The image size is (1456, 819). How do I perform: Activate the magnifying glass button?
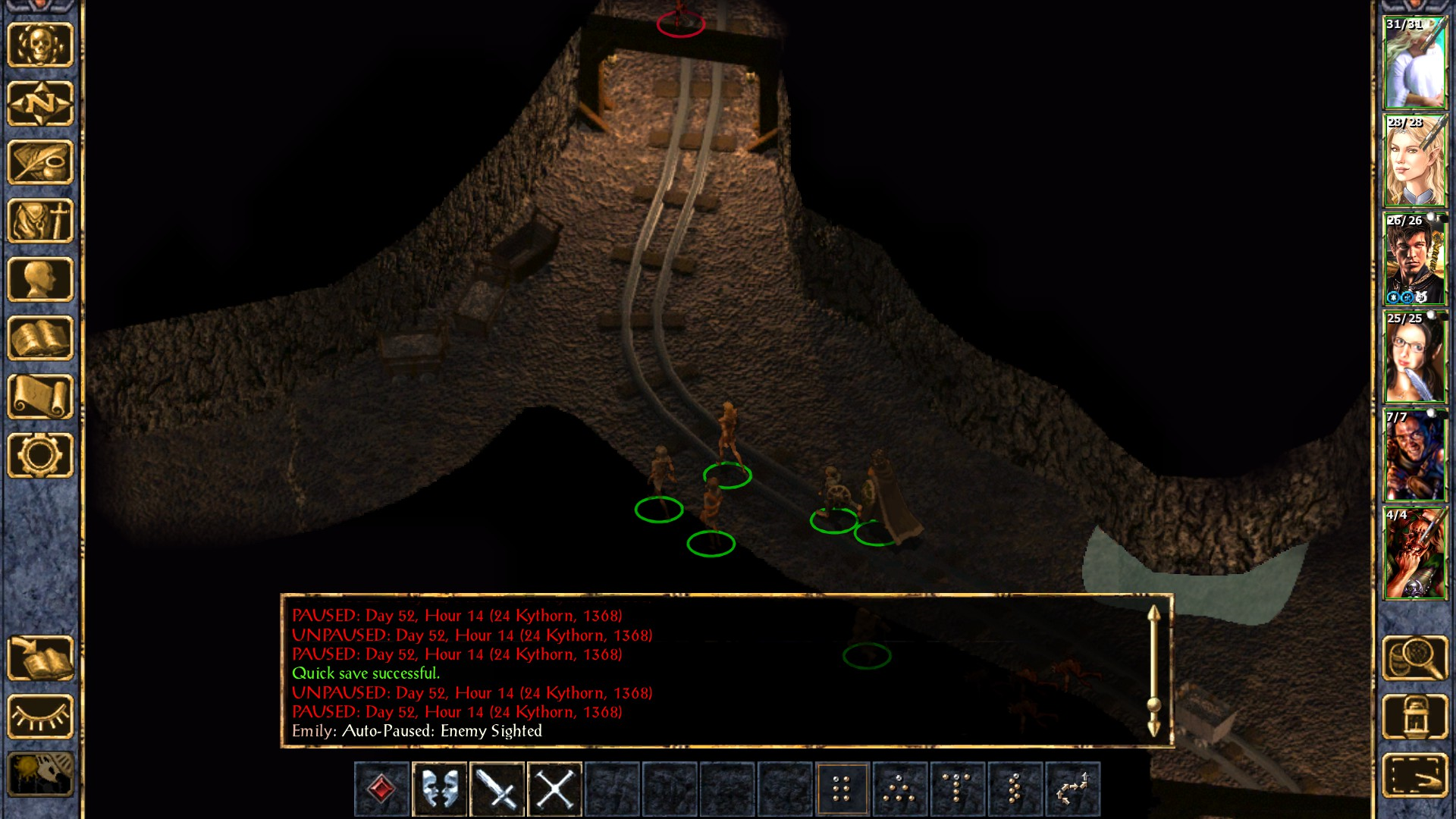tap(1415, 658)
